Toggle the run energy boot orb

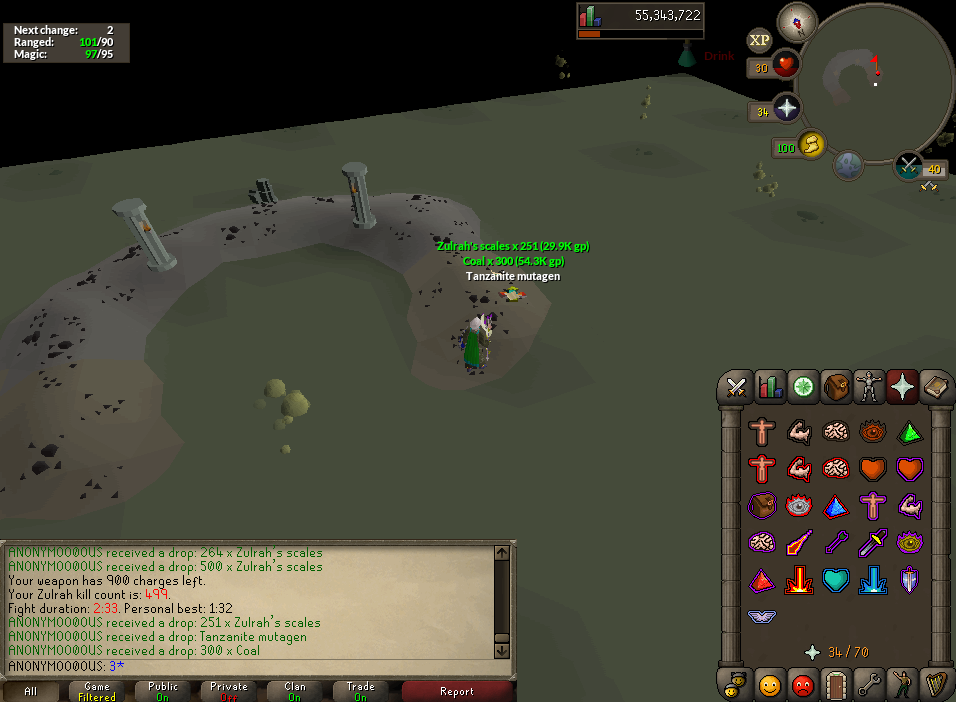coord(812,146)
